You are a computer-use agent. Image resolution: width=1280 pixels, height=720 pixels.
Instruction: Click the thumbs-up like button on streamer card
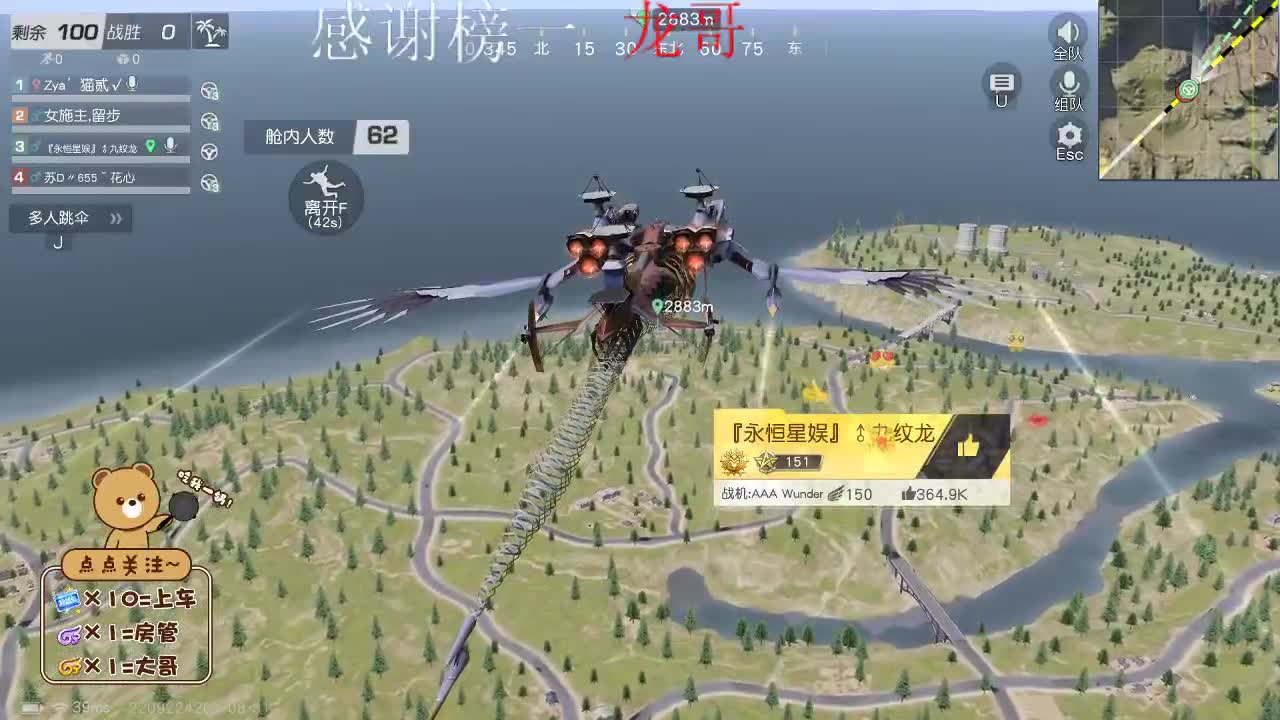pos(969,447)
